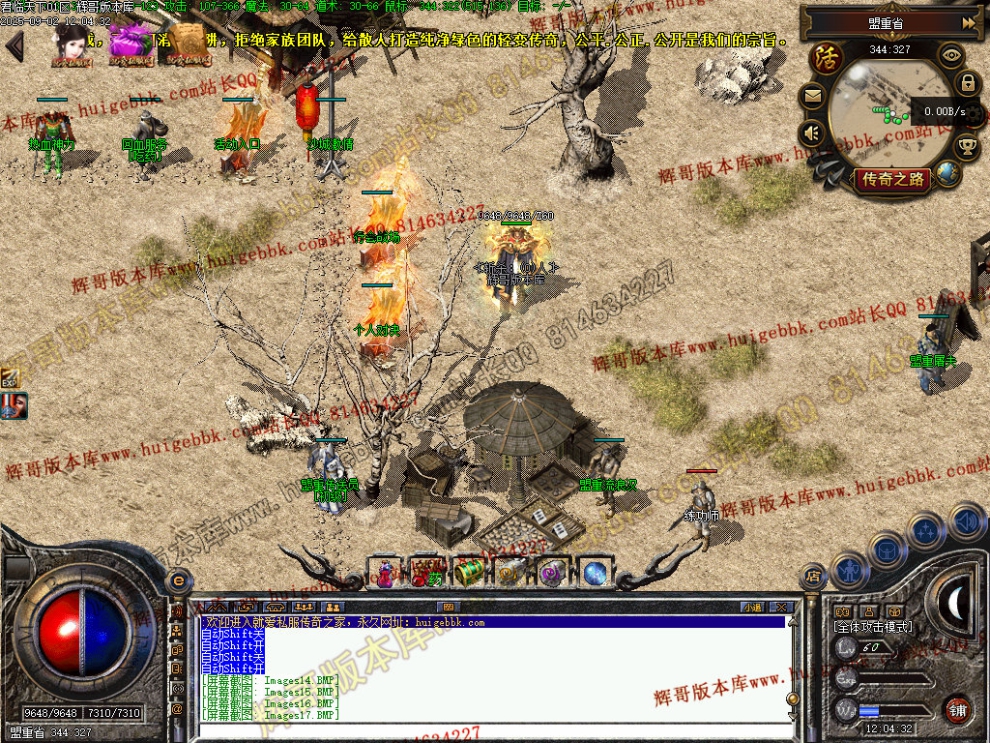990x743 pixels.
Task: Open the trophy ranking icon
Action: pyautogui.click(x=967, y=149)
